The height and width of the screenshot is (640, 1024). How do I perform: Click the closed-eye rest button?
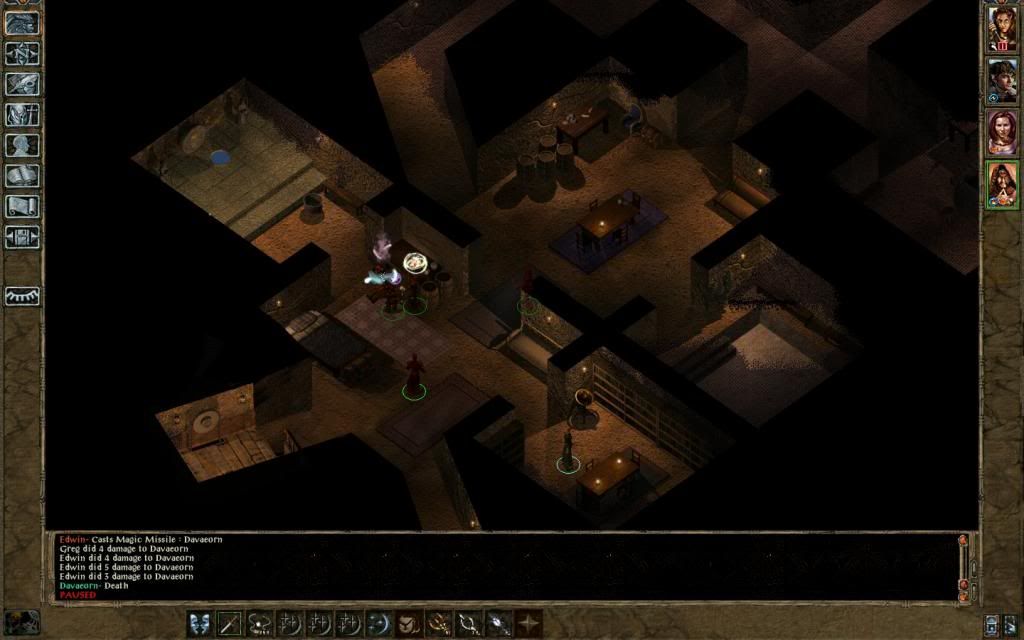tap(22, 296)
